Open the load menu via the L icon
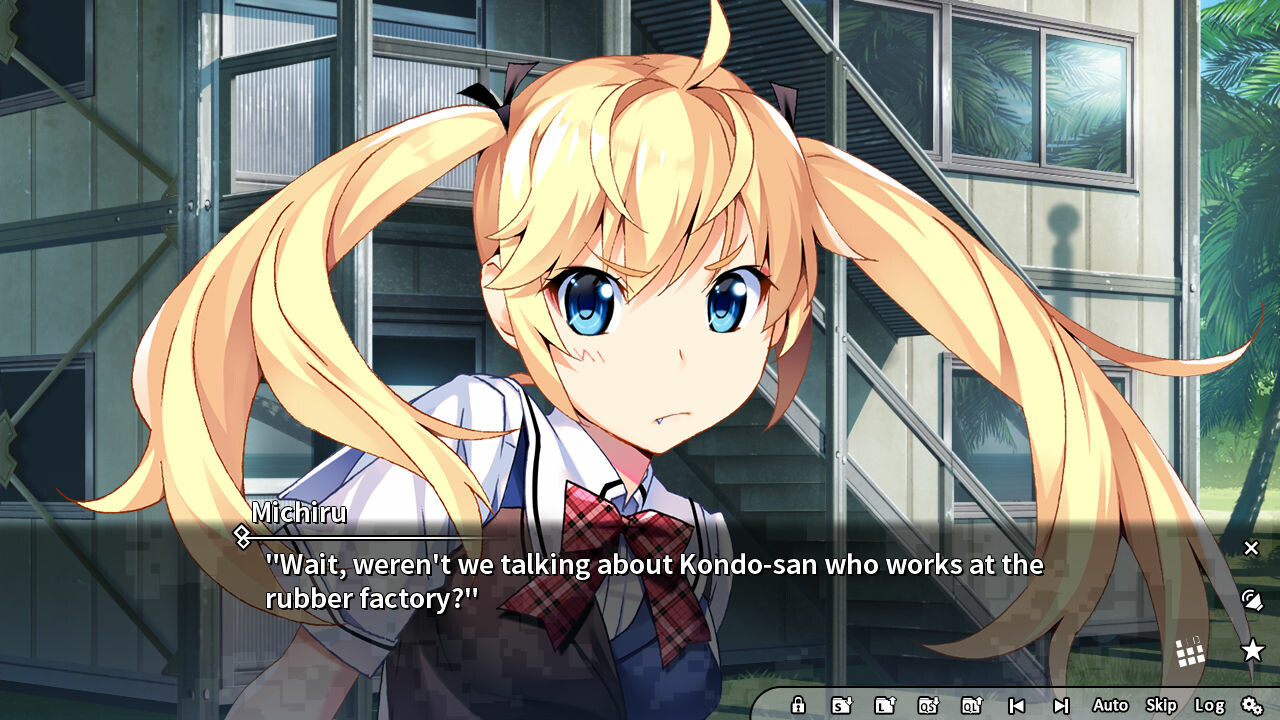 point(885,705)
